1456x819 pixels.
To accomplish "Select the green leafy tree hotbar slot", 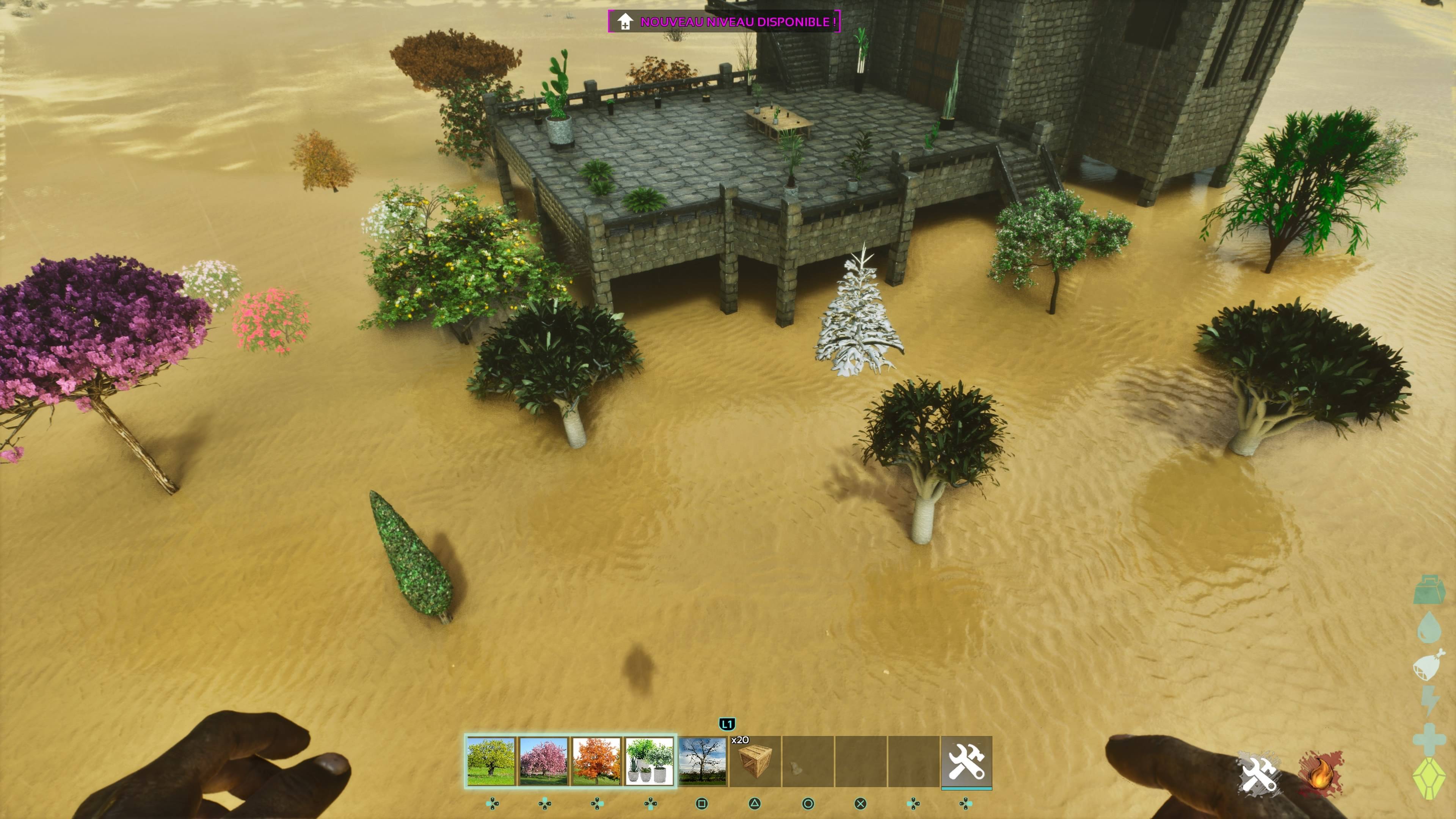I will (x=491, y=761).
